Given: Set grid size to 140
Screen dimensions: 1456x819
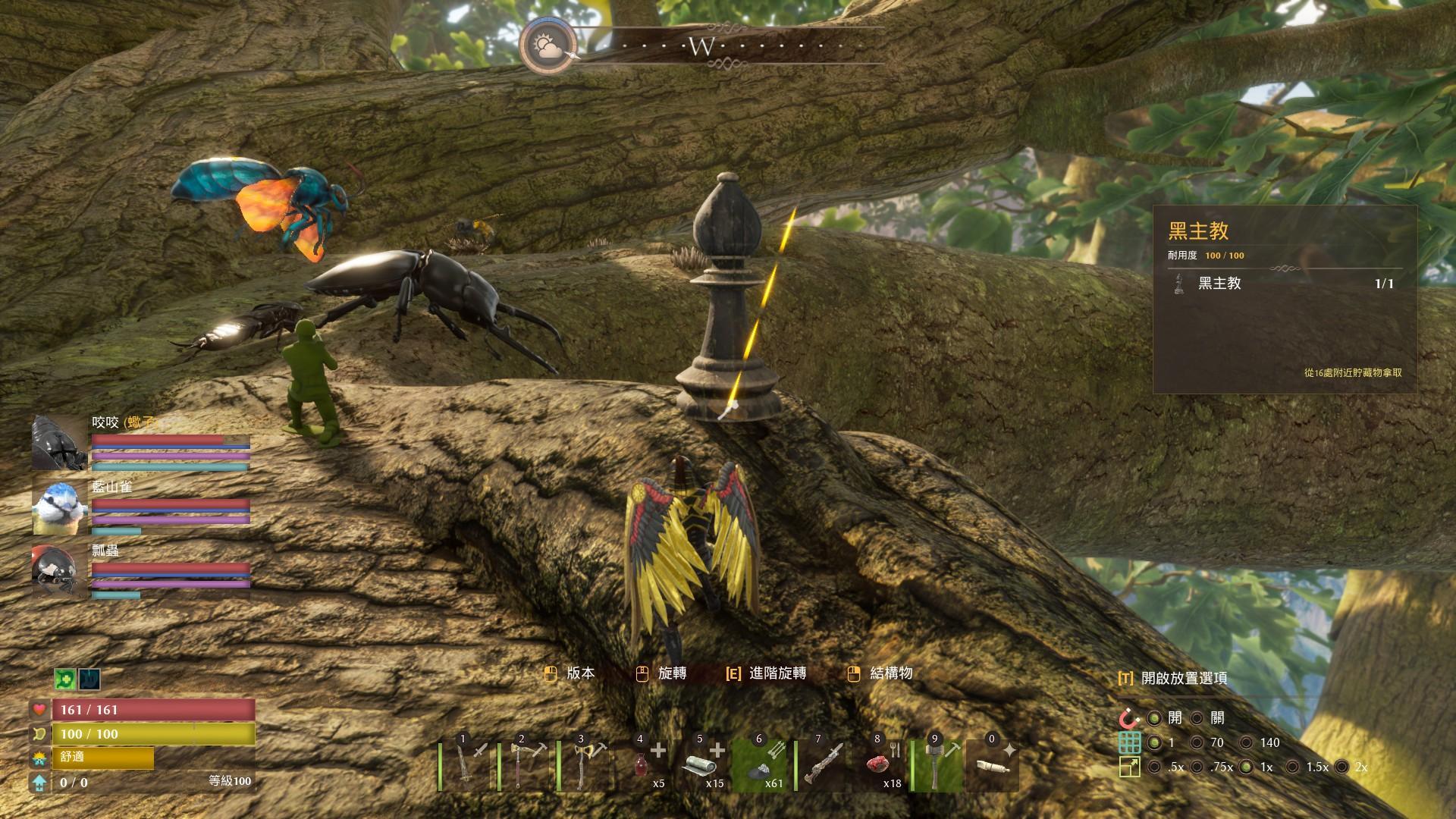Looking at the screenshot, I should [1246, 742].
